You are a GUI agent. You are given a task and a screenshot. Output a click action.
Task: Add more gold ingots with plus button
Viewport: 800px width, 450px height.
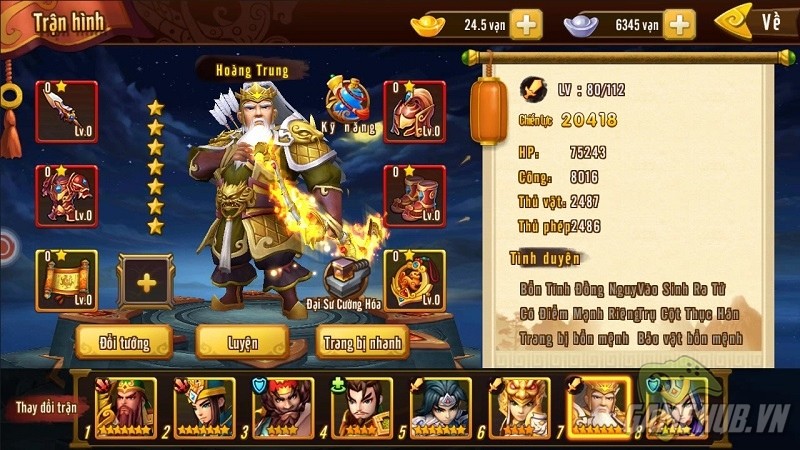point(526,24)
